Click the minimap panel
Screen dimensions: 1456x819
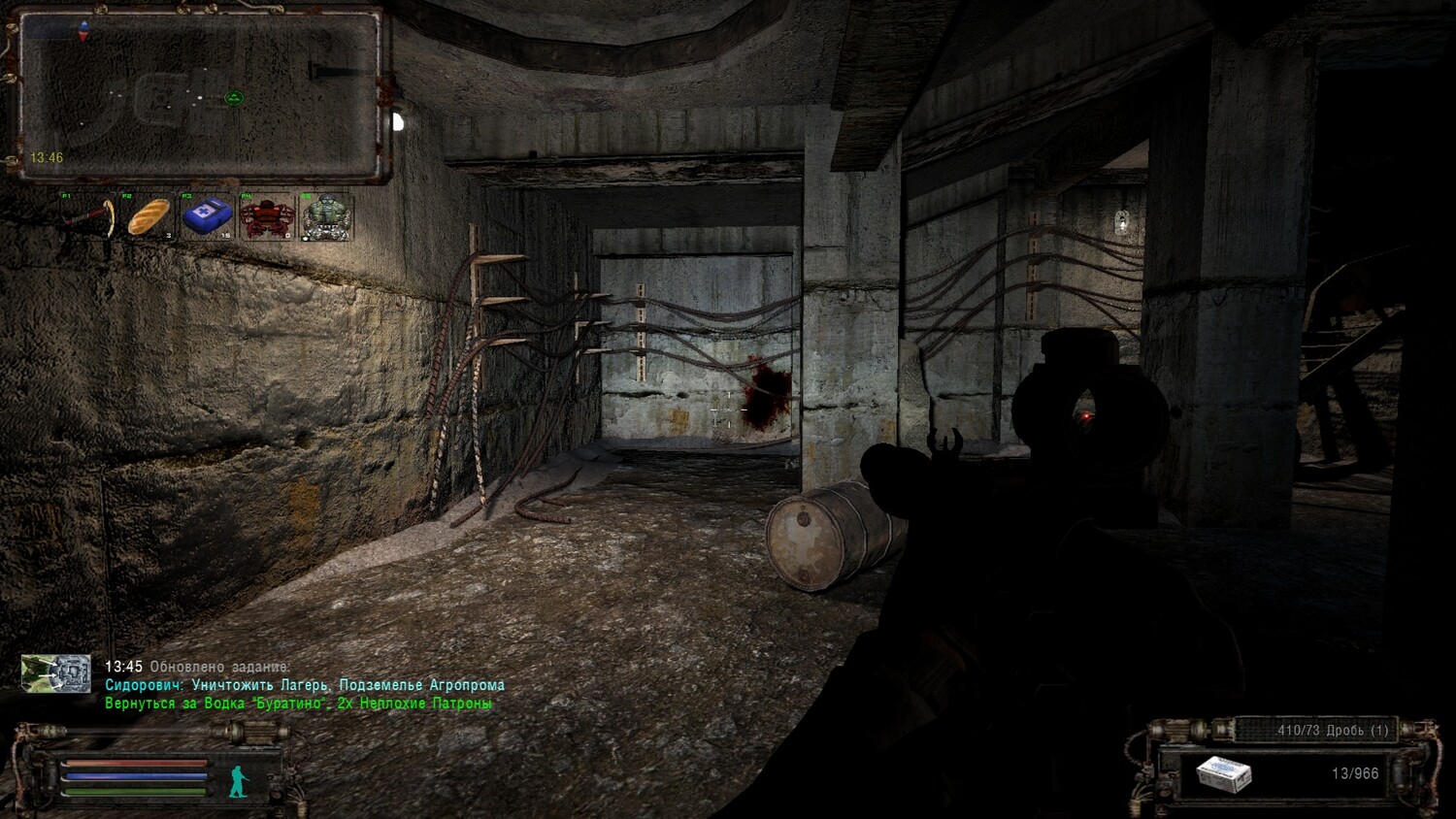click(x=199, y=94)
